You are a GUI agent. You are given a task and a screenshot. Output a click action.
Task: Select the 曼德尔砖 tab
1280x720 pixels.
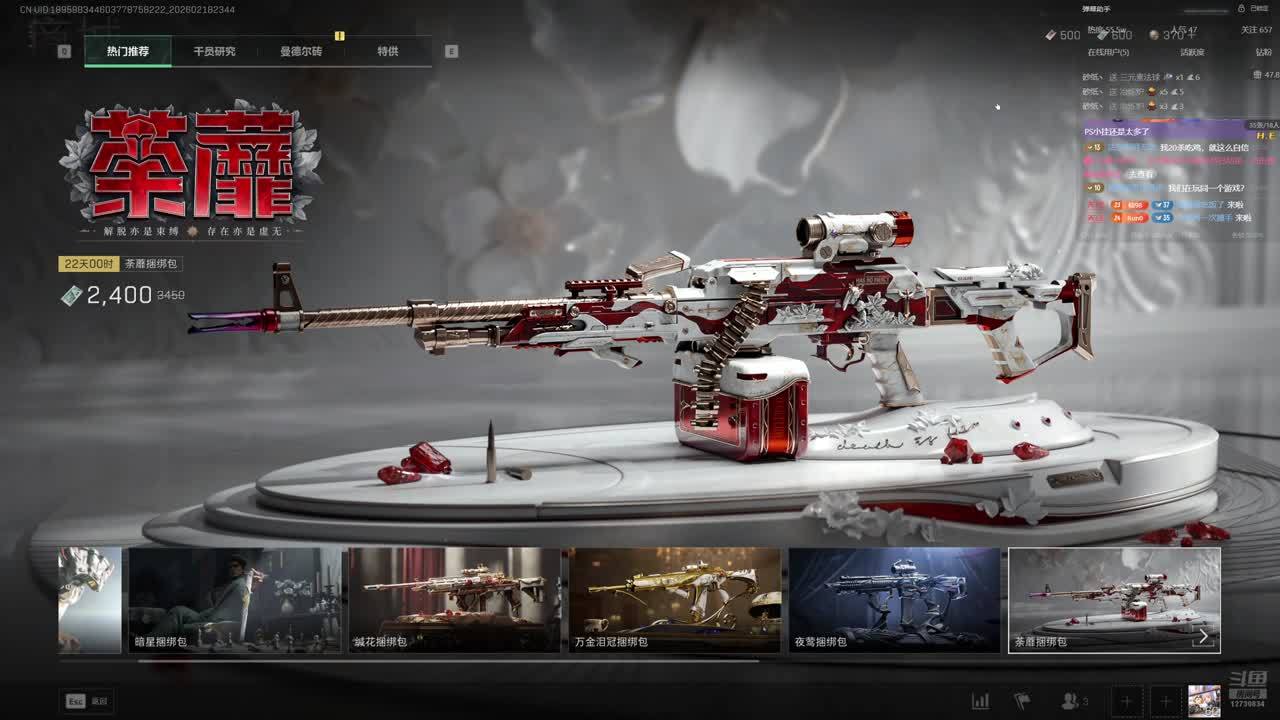(301, 51)
